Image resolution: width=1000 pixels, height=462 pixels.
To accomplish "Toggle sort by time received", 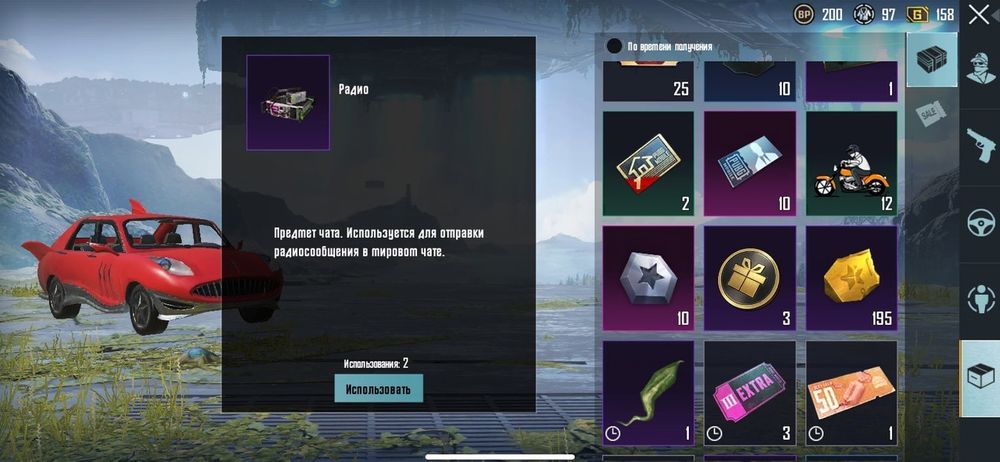I will (615, 46).
